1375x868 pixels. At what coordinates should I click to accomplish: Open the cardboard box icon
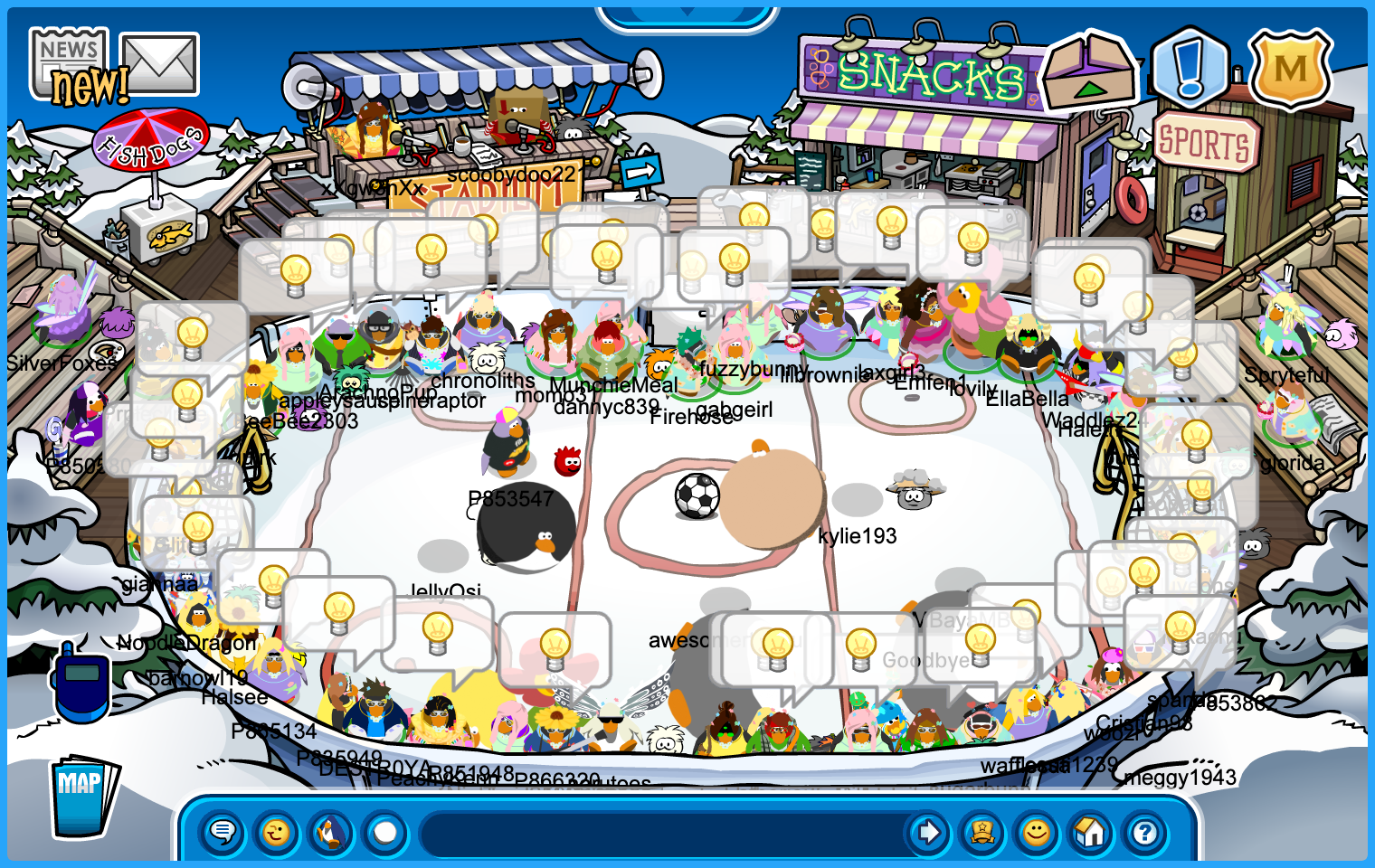point(1088,71)
